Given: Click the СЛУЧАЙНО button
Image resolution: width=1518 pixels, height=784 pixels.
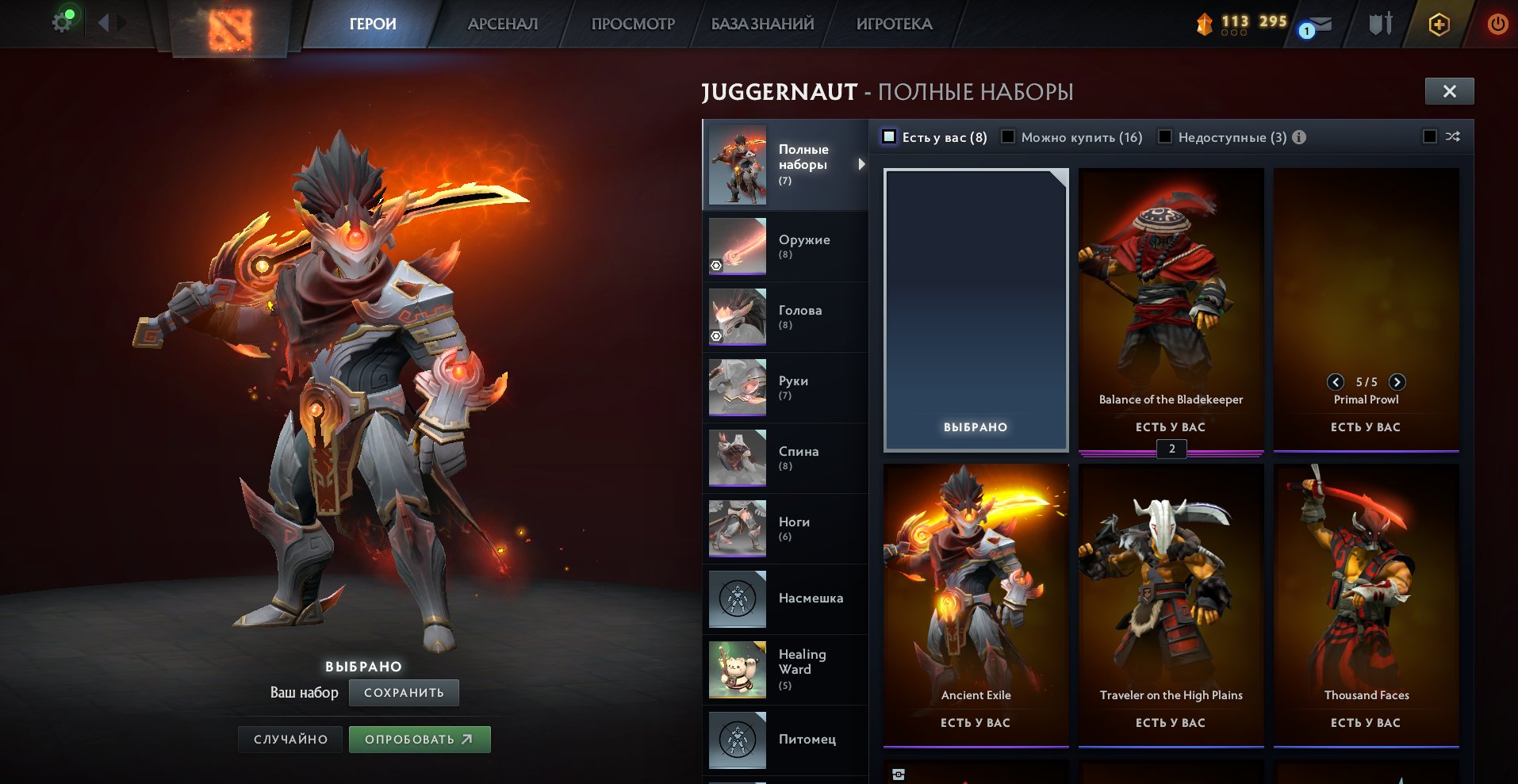Looking at the screenshot, I should click(x=290, y=740).
